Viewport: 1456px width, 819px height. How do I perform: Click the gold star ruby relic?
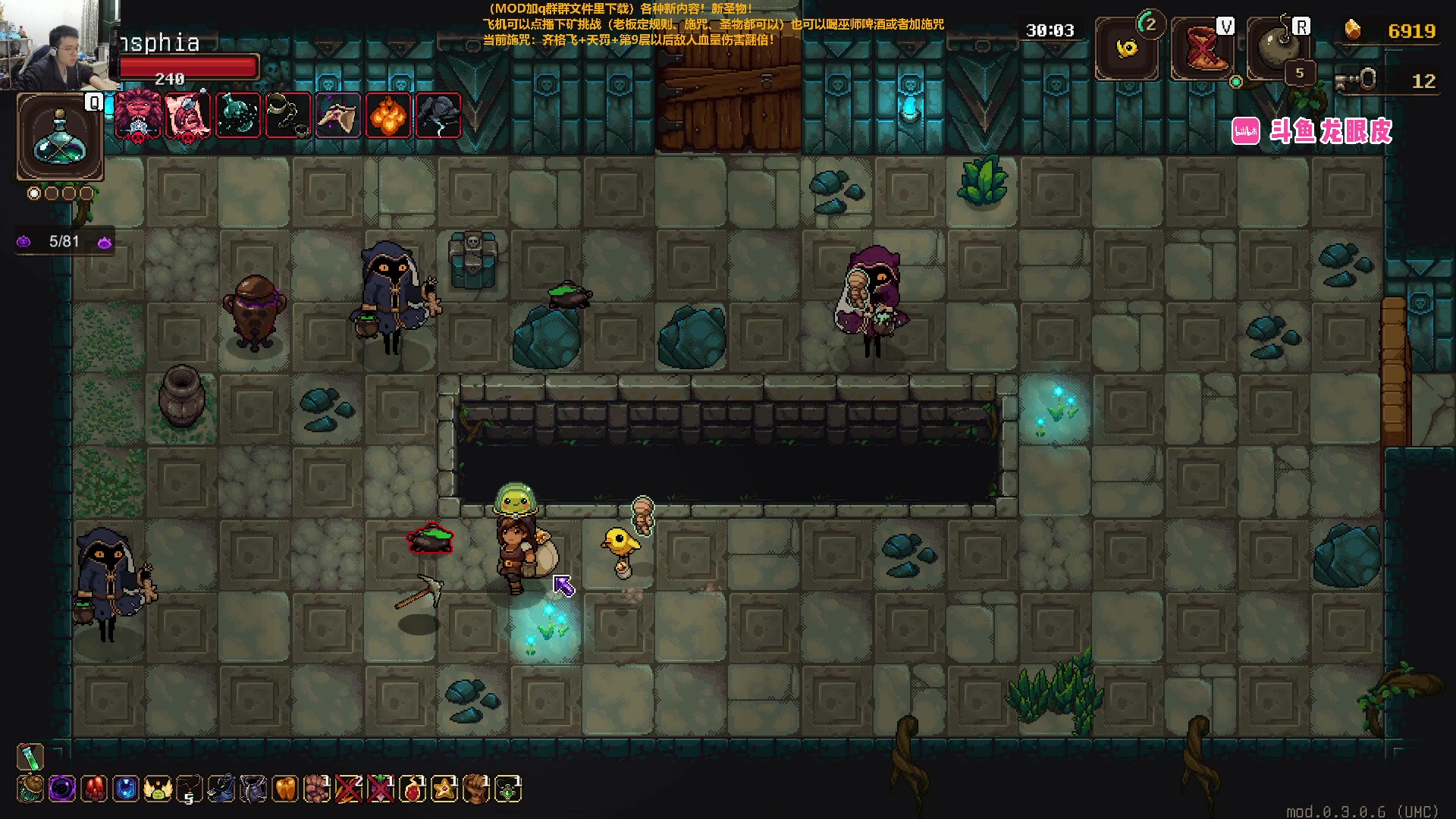444,789
